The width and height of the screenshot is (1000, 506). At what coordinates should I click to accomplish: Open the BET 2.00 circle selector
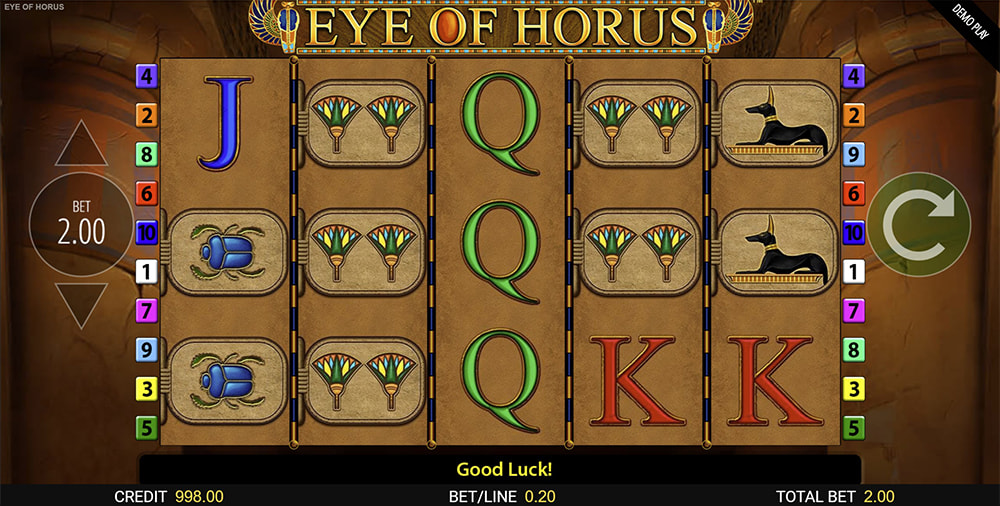click(81, 226)
